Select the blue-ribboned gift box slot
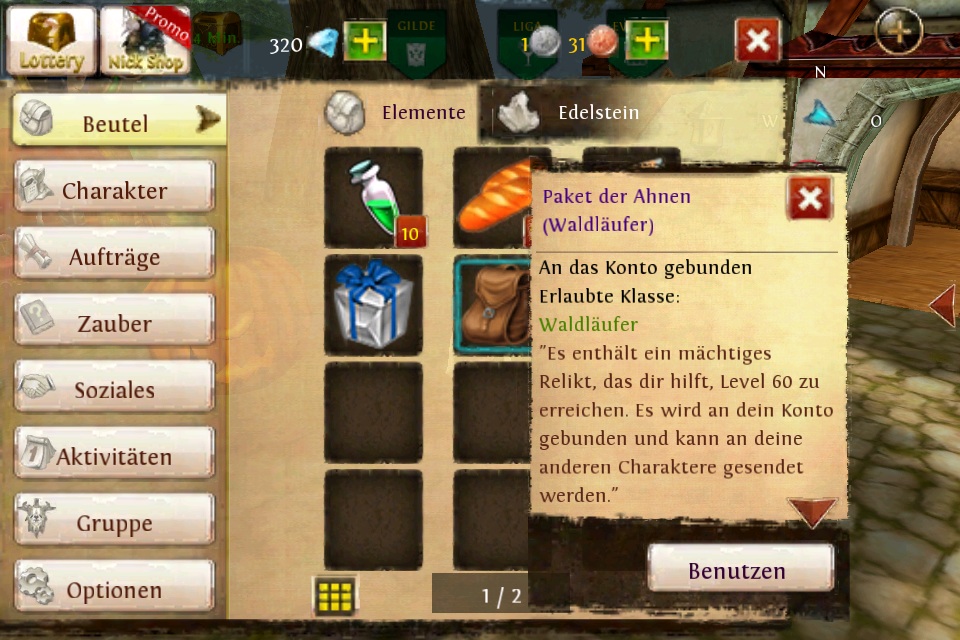 click(374, 305)
